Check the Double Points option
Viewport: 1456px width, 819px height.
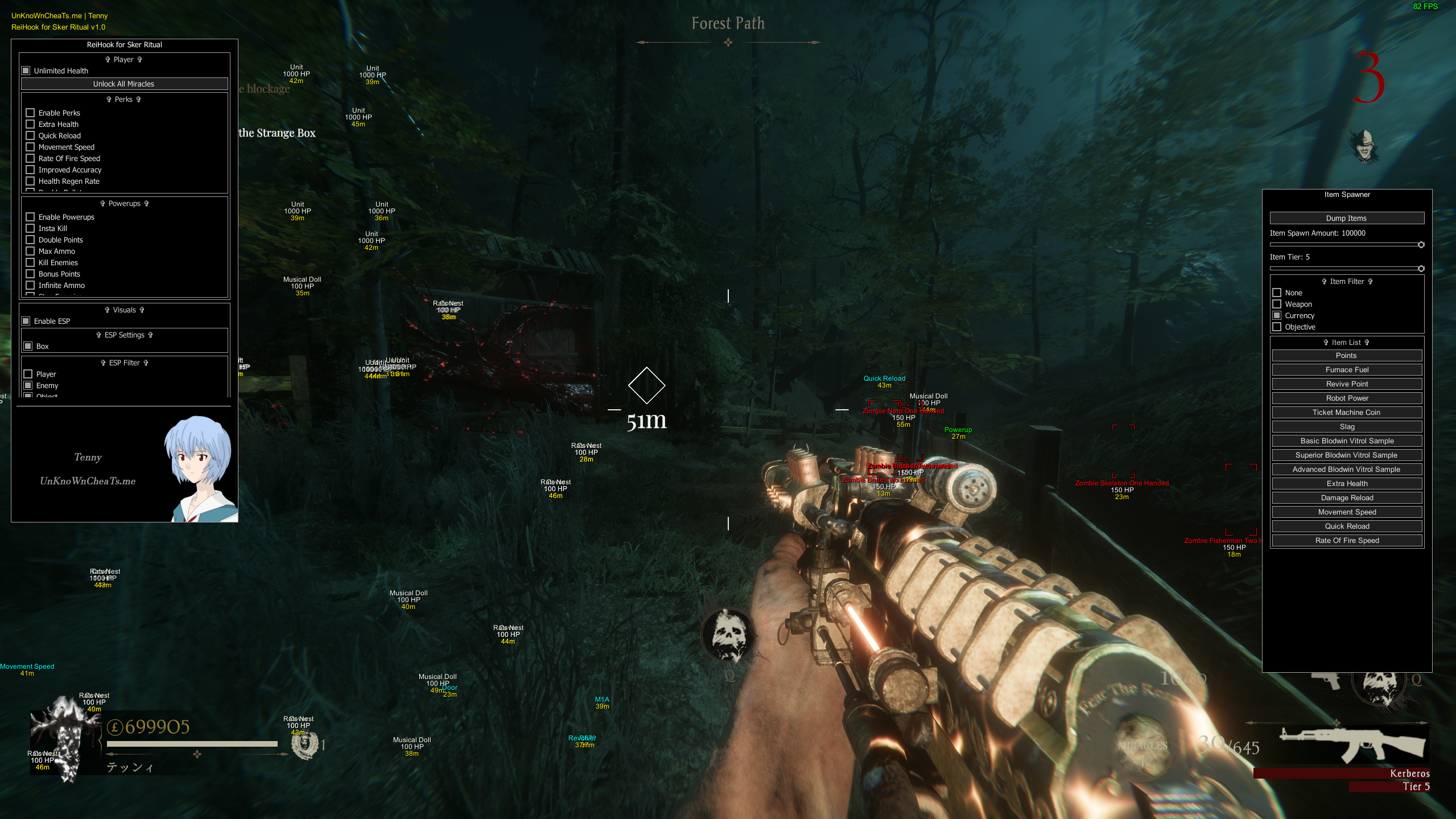(30, 240)
